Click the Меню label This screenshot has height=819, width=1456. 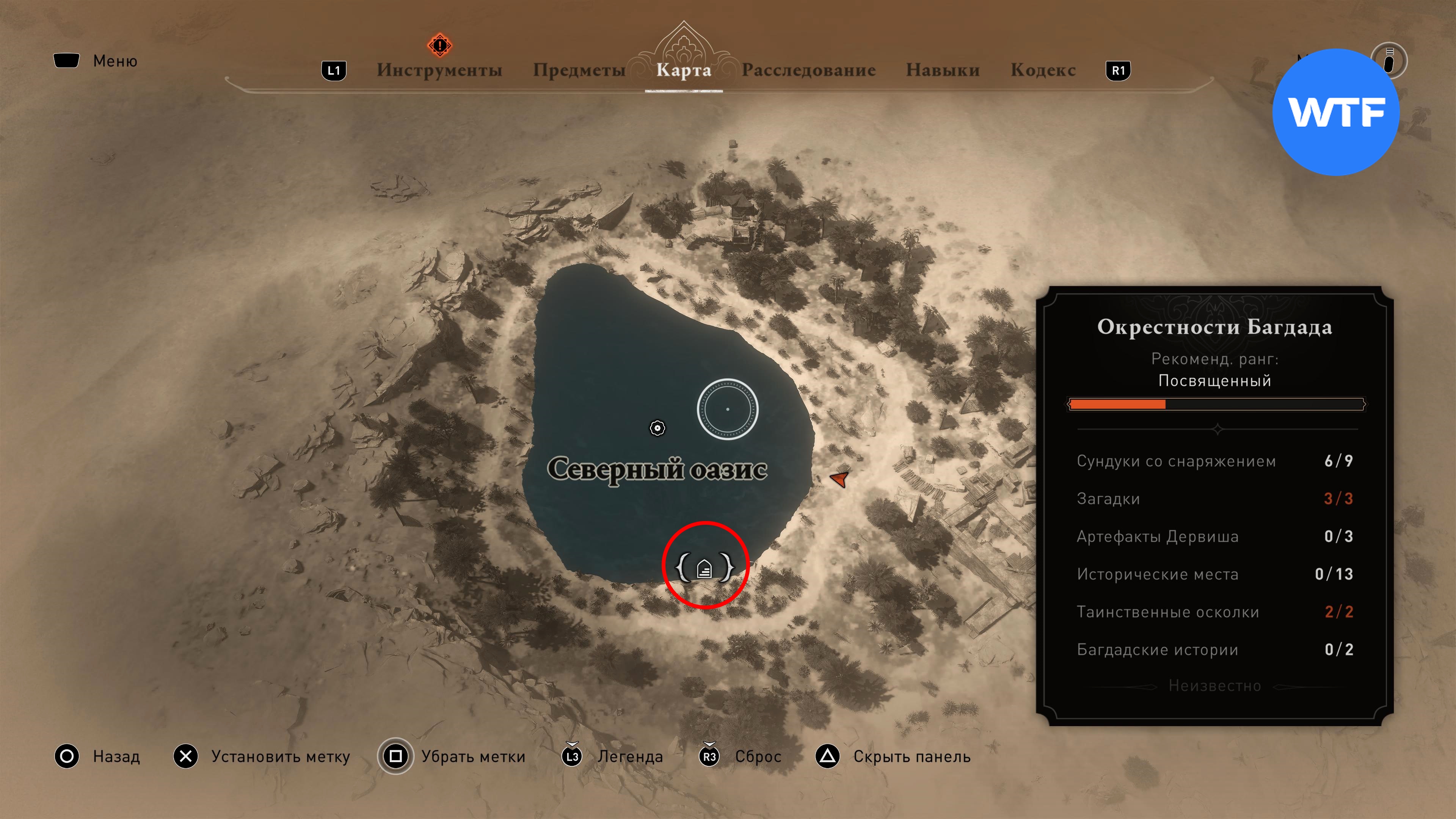click(x=115, y=61)
